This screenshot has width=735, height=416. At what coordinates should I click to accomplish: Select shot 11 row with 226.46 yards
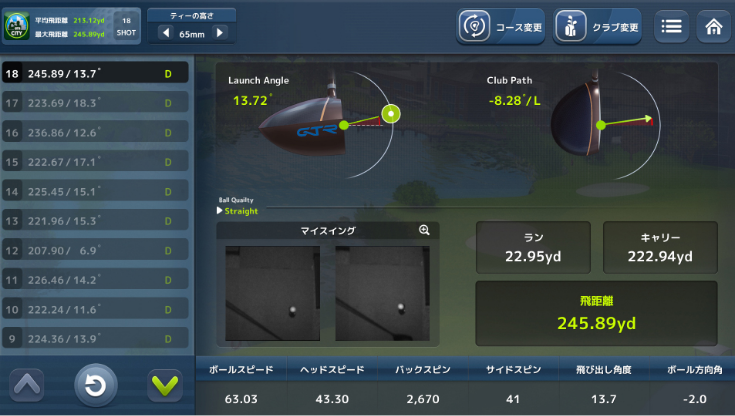(94, 279)
